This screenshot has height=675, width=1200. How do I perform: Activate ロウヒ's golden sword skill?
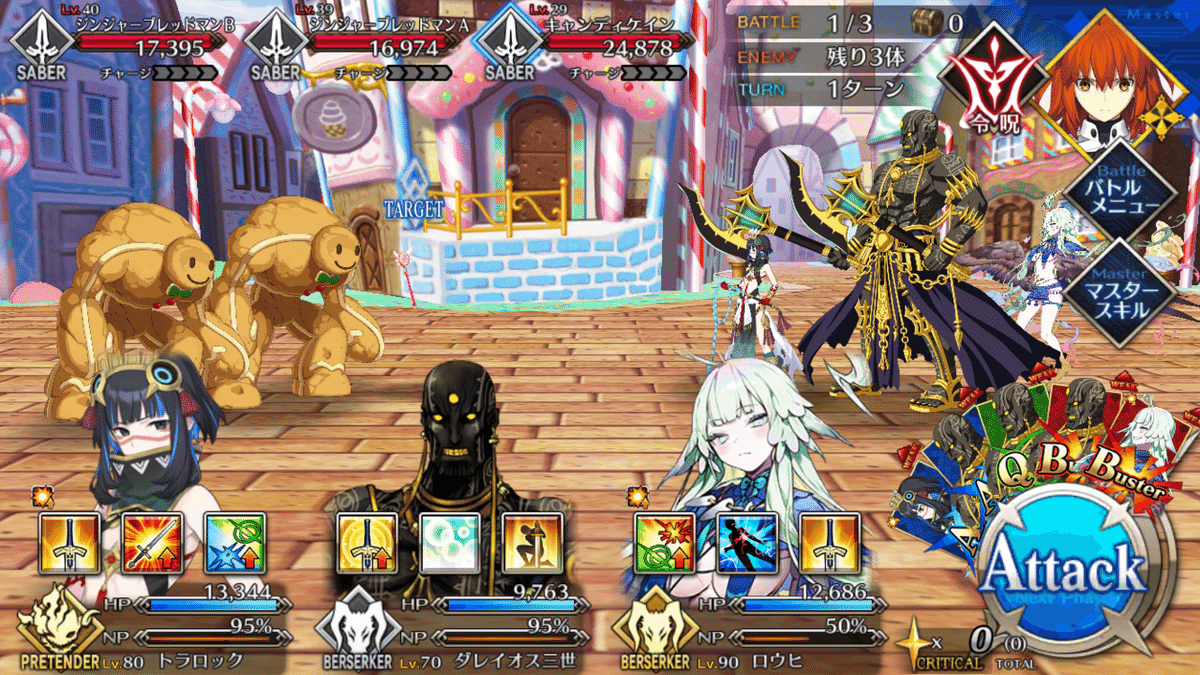click(829, 544)
